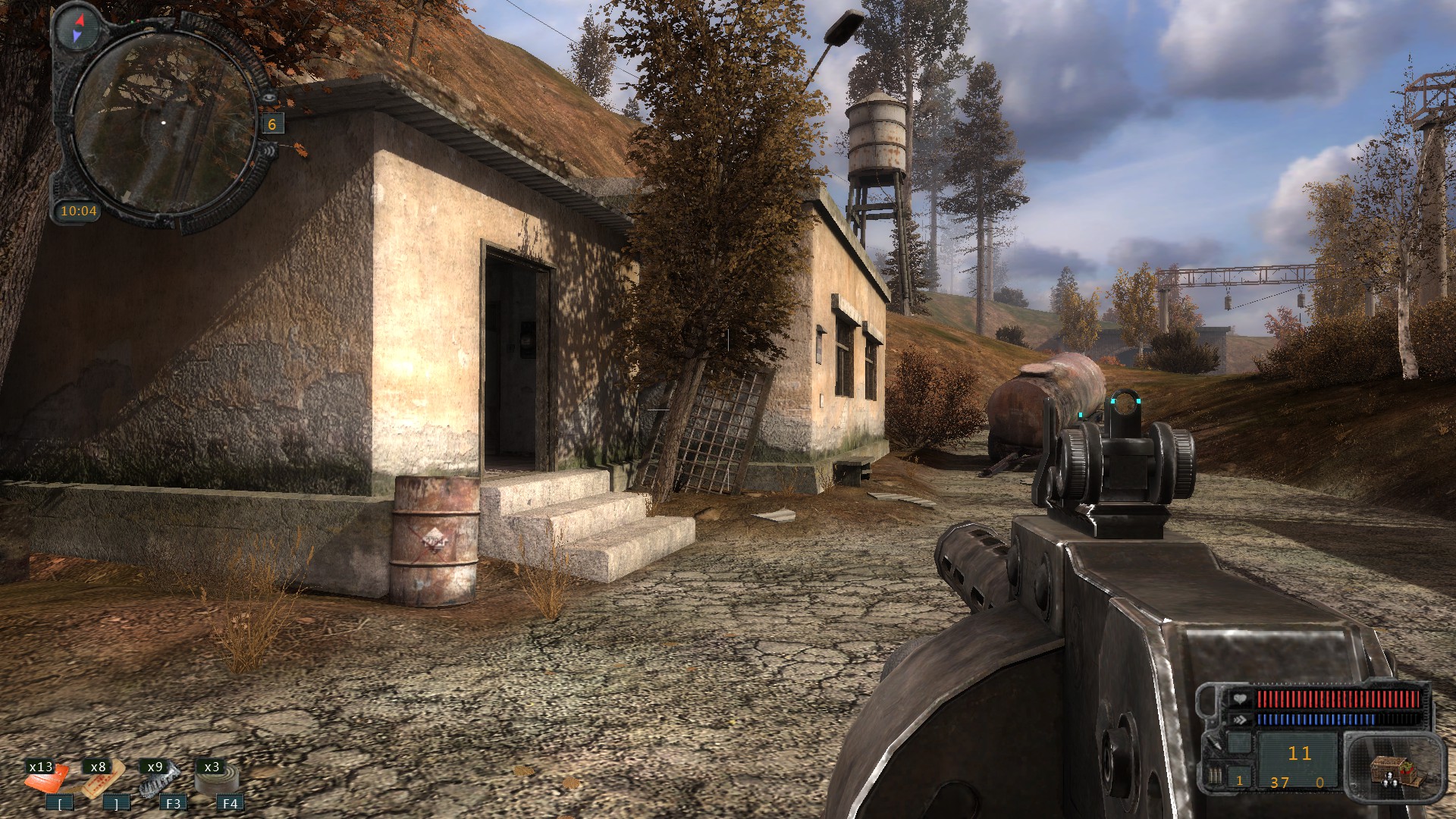Viewport: 1456px width, 819px height.
Task: Click the bullets ammo type icon
Action: click(x=1215, y=777)
